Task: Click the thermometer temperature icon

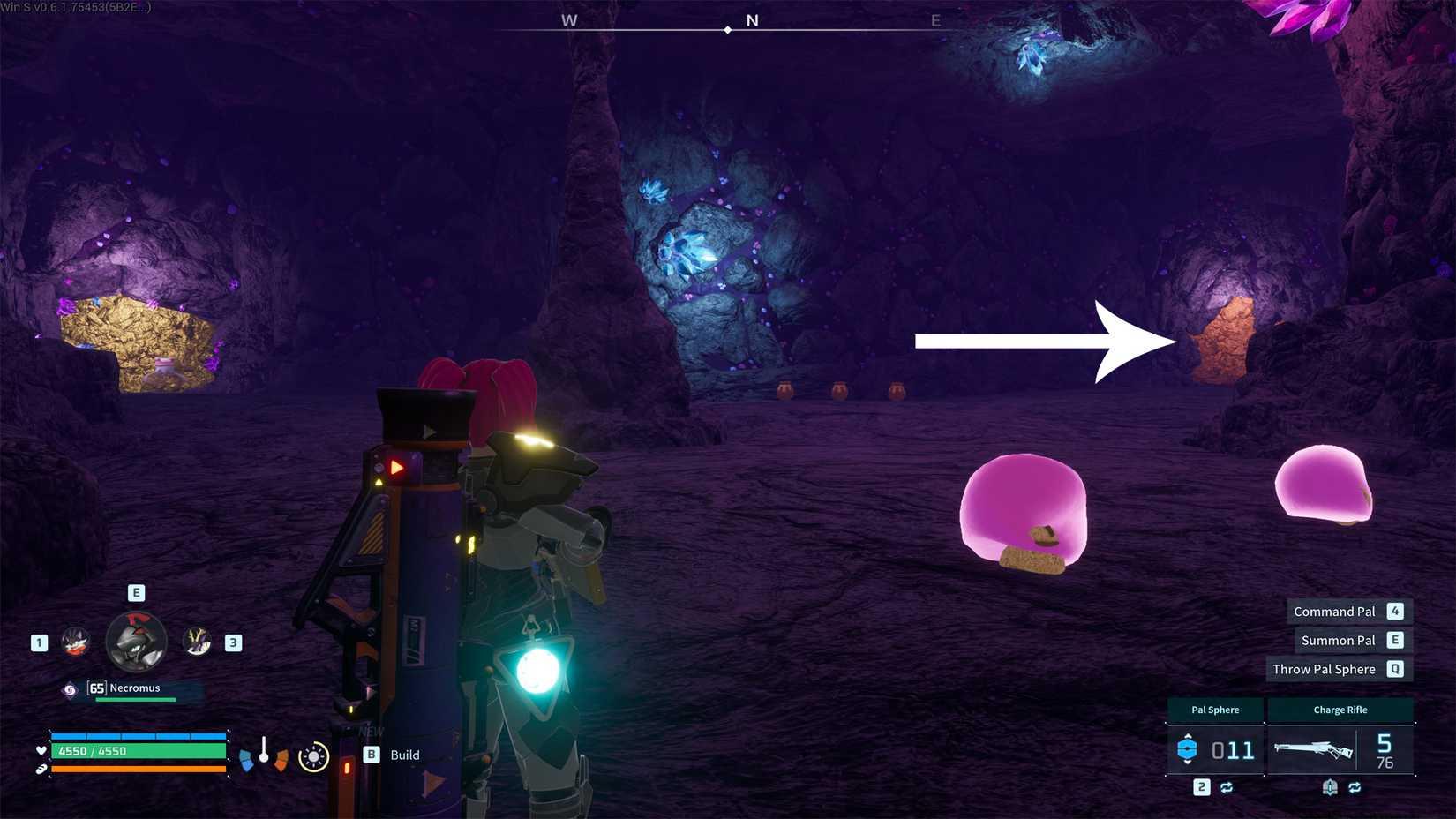Action: (264, 748)
